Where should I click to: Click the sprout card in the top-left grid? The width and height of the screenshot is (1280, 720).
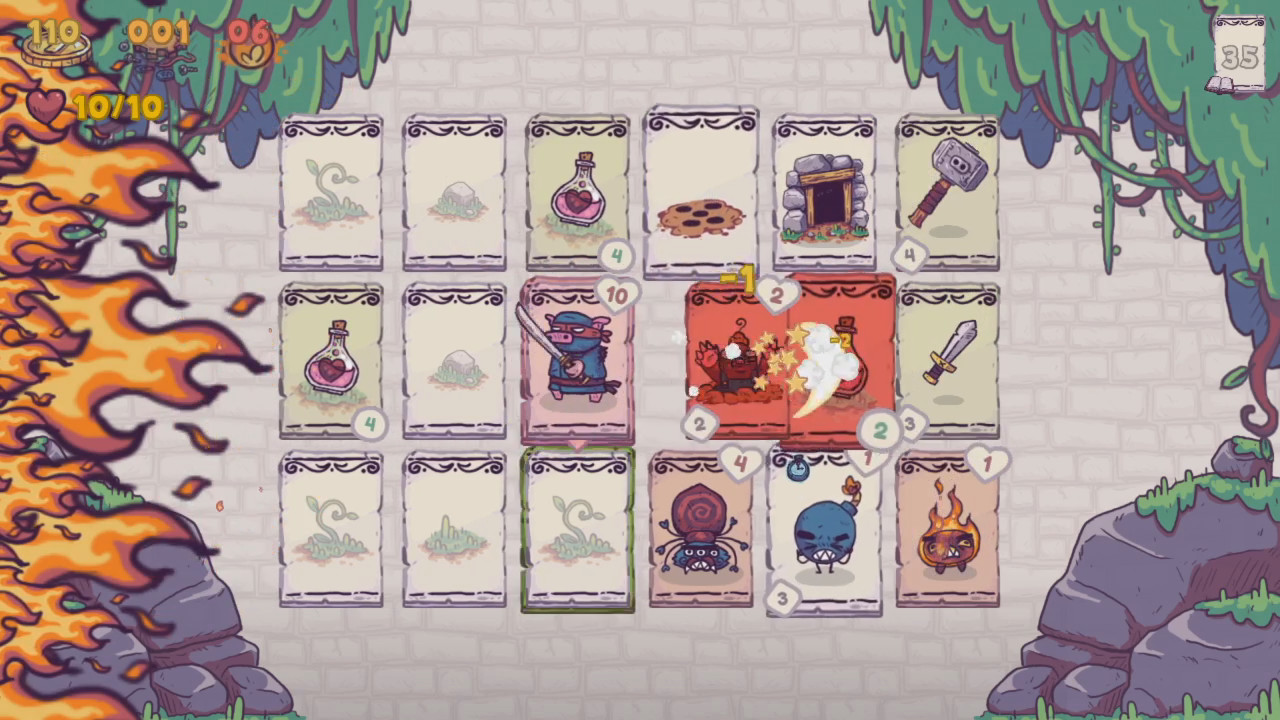[332, 190]
